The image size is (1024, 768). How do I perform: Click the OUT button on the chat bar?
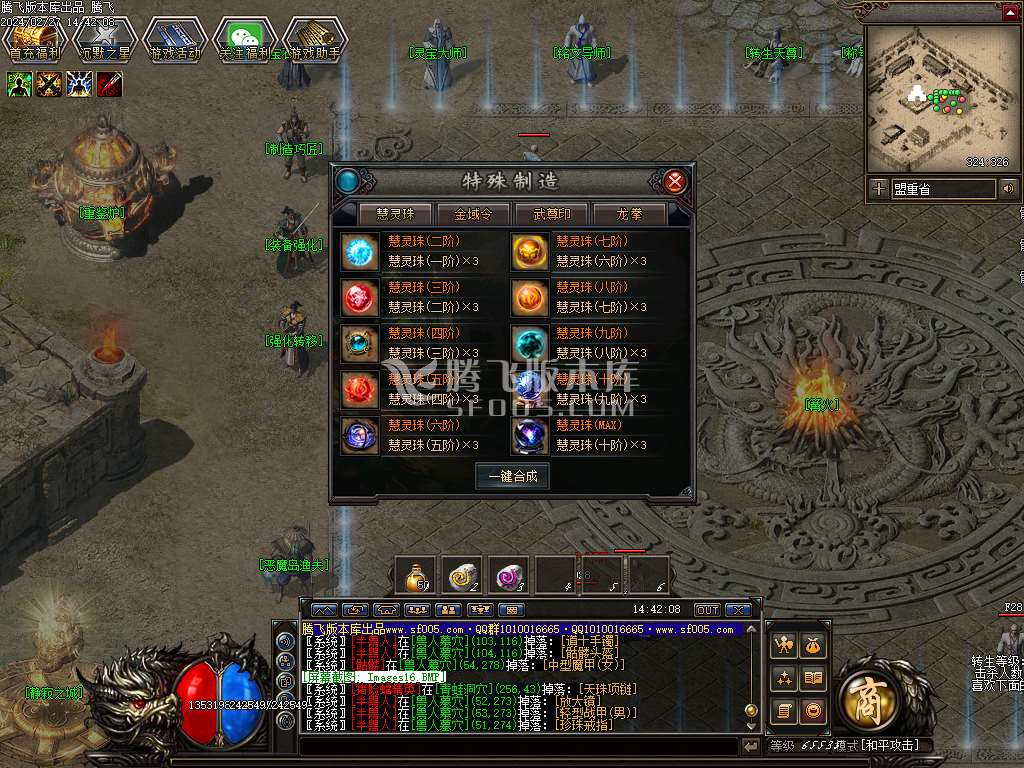(x=707, y=609)
